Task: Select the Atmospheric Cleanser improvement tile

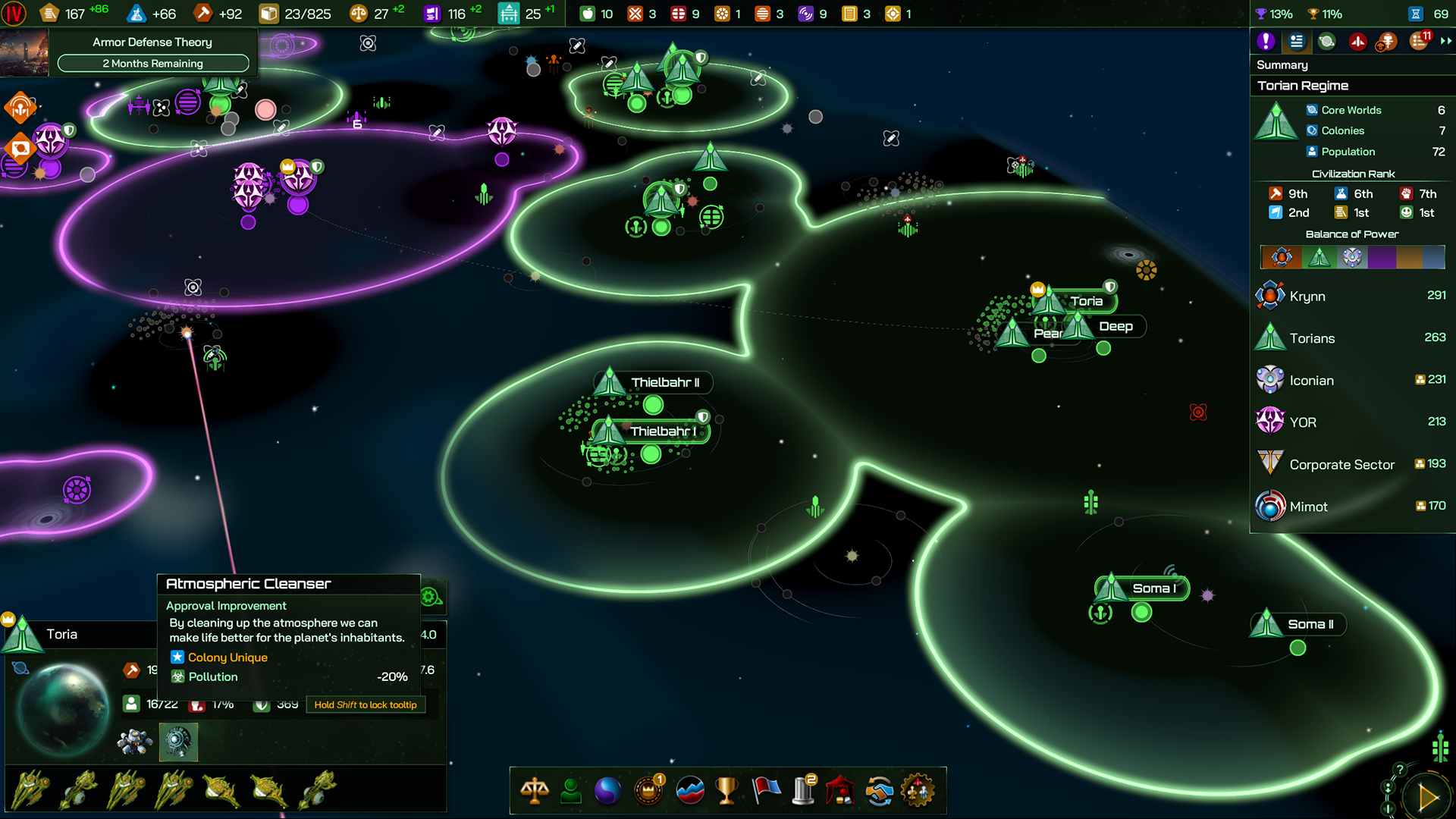Action: coord(178,741)
